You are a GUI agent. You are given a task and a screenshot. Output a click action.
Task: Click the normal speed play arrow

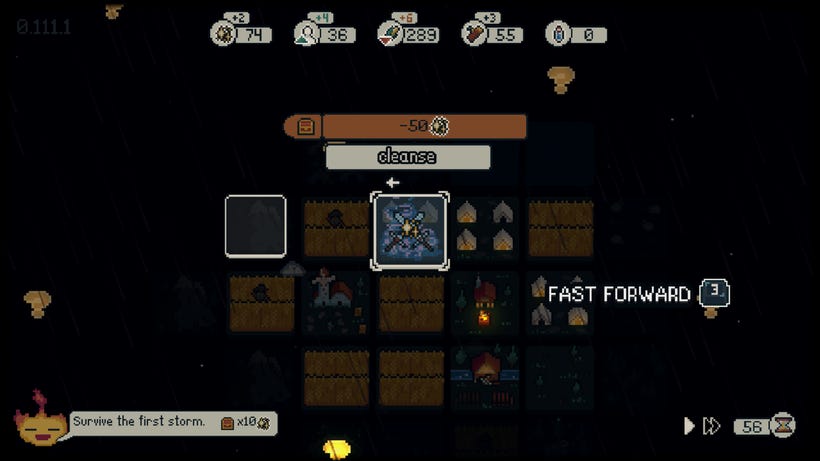click(689, 426)
